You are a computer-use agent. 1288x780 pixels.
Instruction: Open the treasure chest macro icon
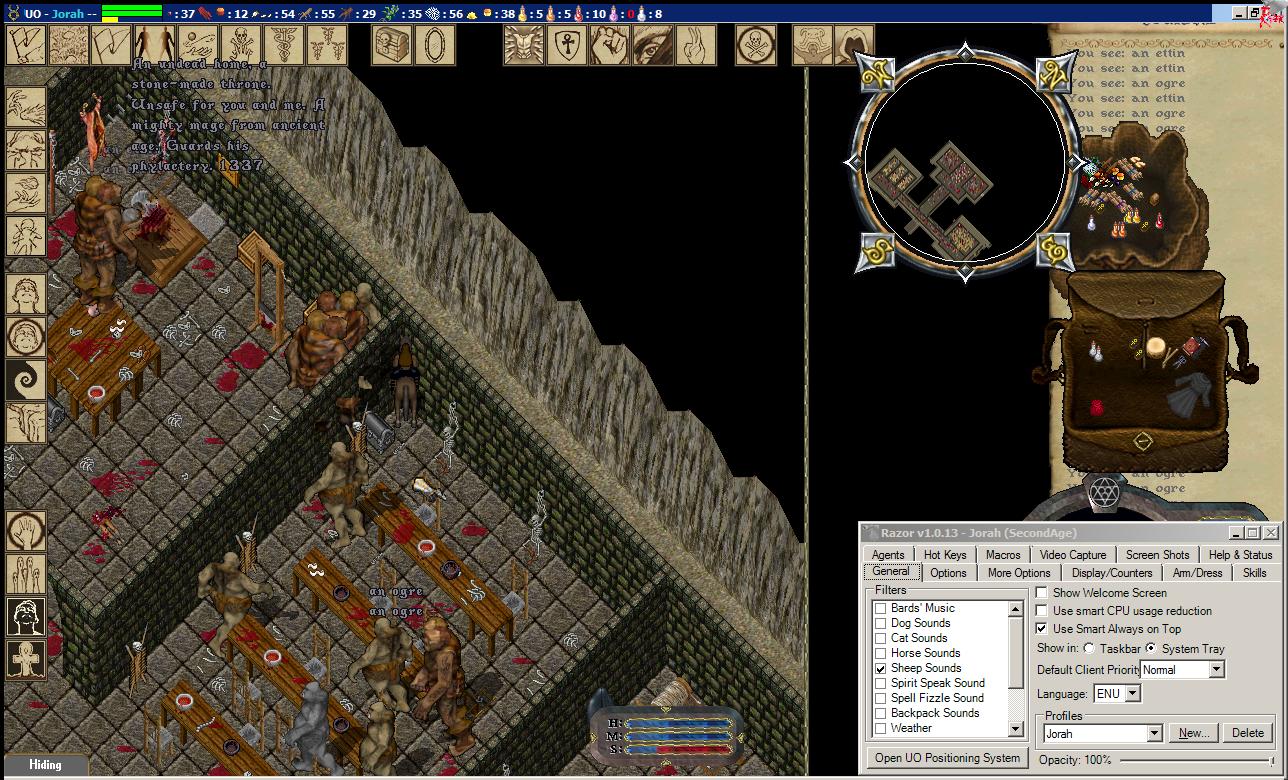[x=392, y=45]
